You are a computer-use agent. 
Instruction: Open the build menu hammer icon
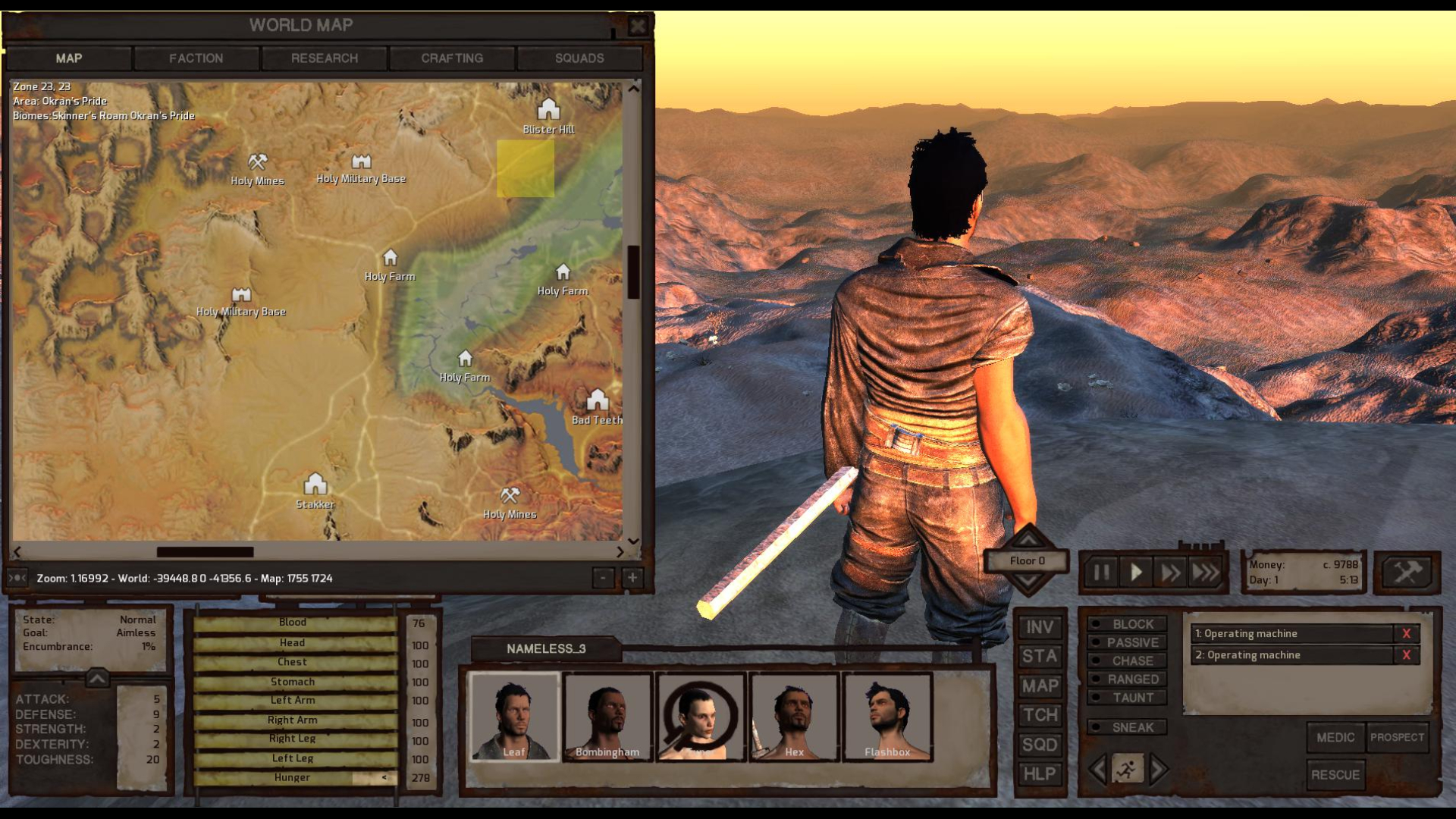pyautogui.click(x=1407, y=572)
